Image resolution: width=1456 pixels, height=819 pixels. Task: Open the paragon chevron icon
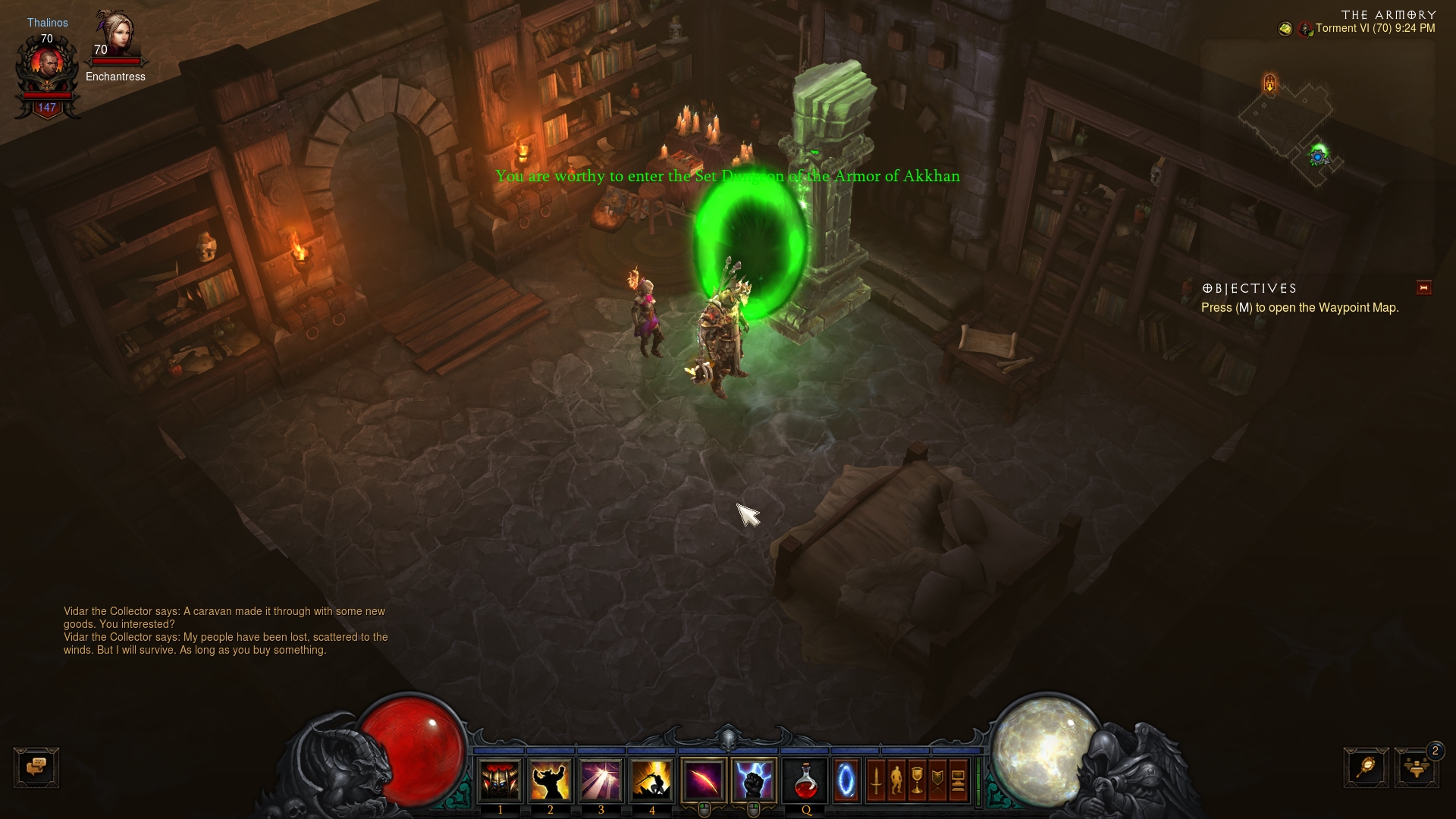tap(938, 780)
